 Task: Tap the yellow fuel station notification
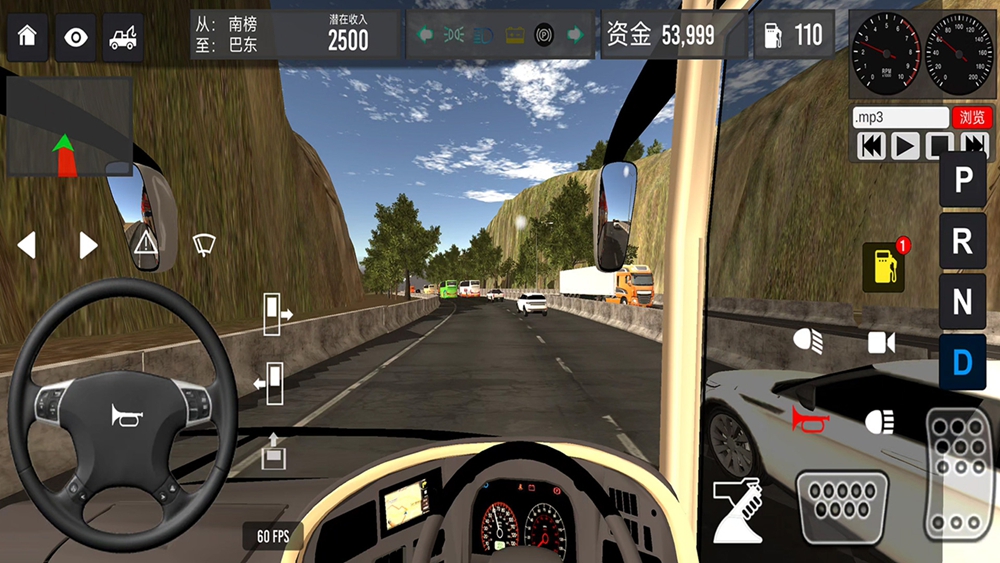(884, 267)
